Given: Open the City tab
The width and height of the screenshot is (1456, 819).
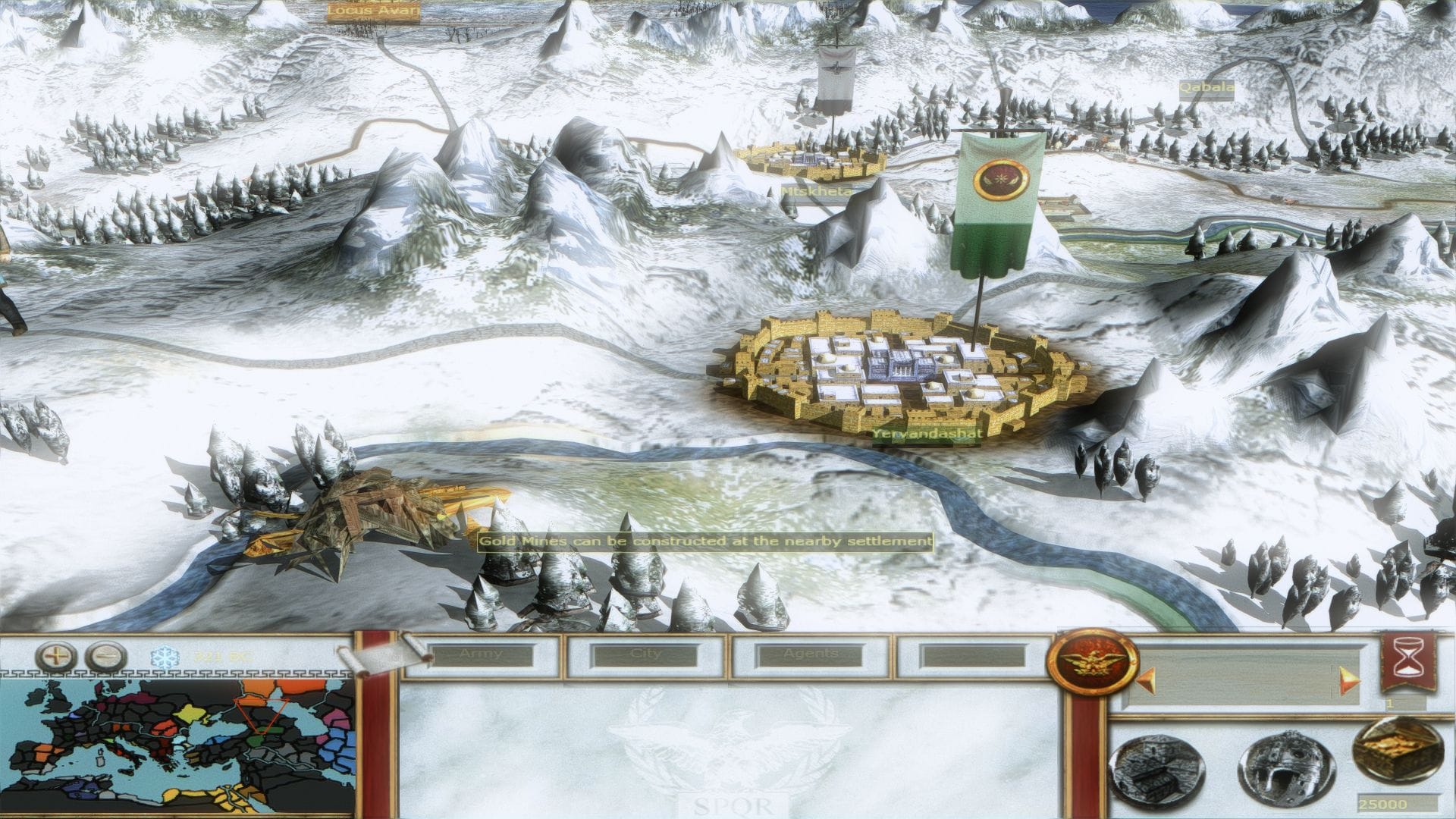Looking at the screenshot, I should (x=646, y=655).
